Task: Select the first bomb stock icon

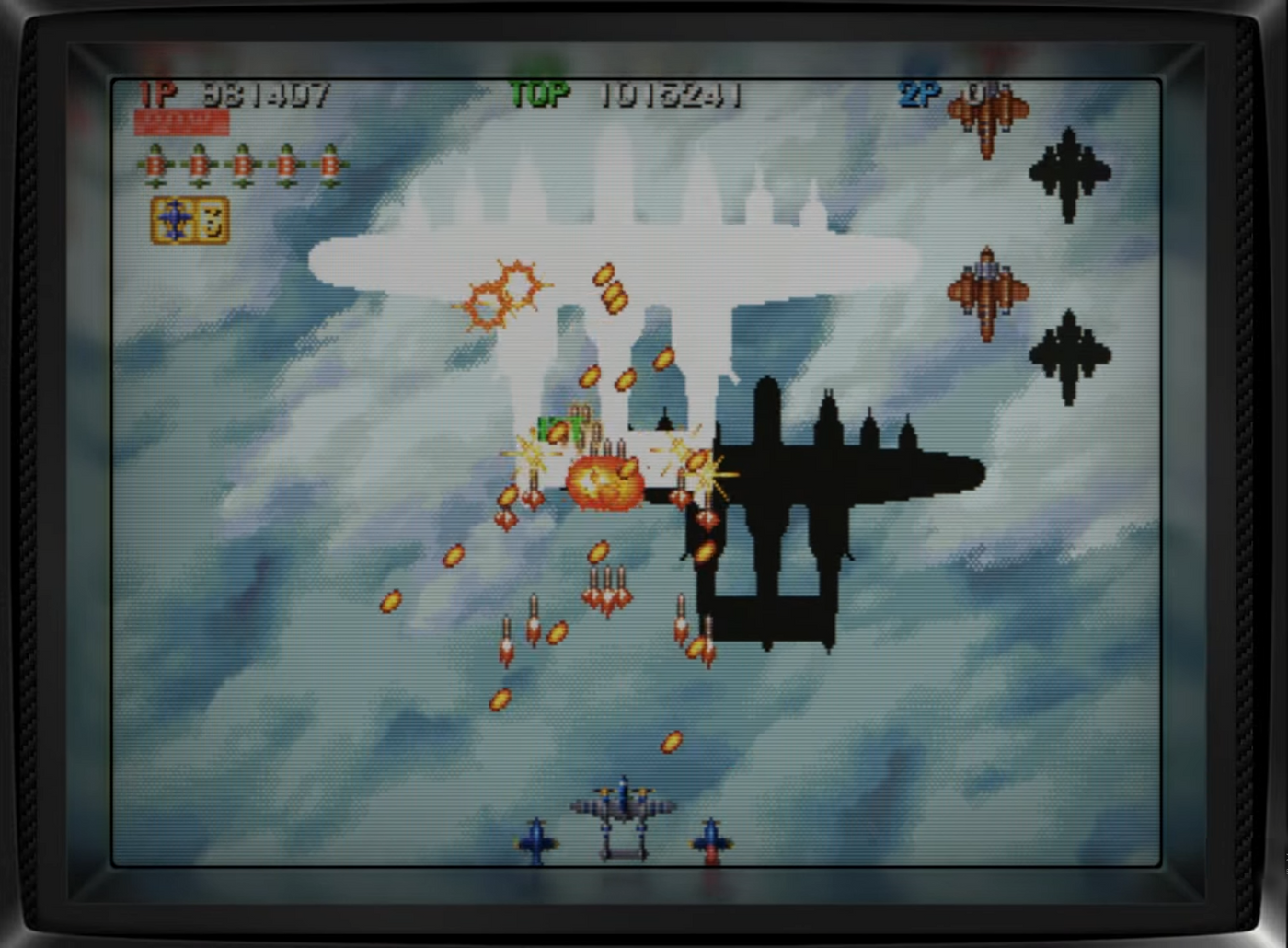Action: pos(155,166)
